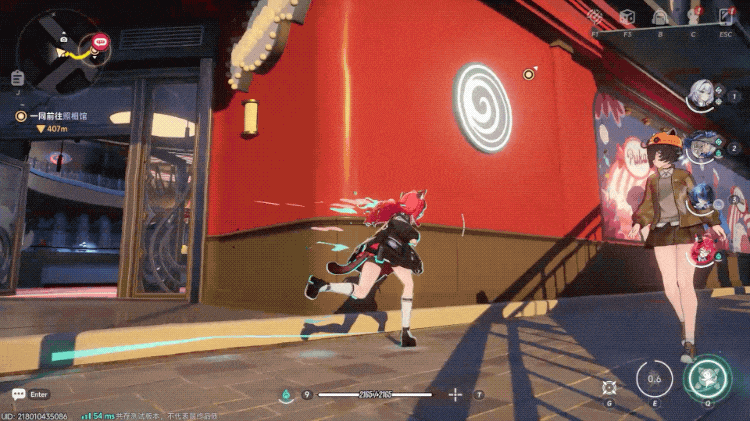Screen dimensions: 750x421
Task: Open the chat box speech-bubble icon
Action: 18,394
